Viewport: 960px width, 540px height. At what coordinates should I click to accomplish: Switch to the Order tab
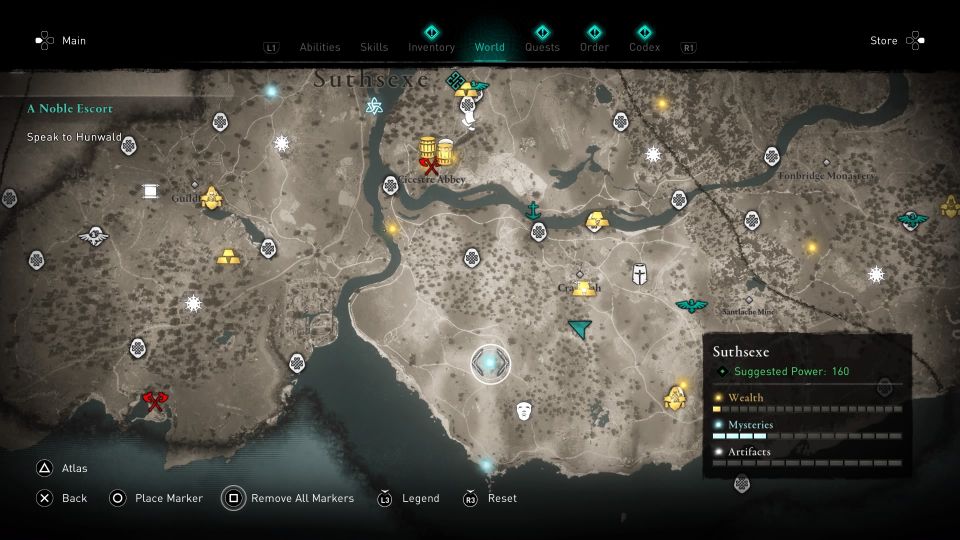pos(594,47)
